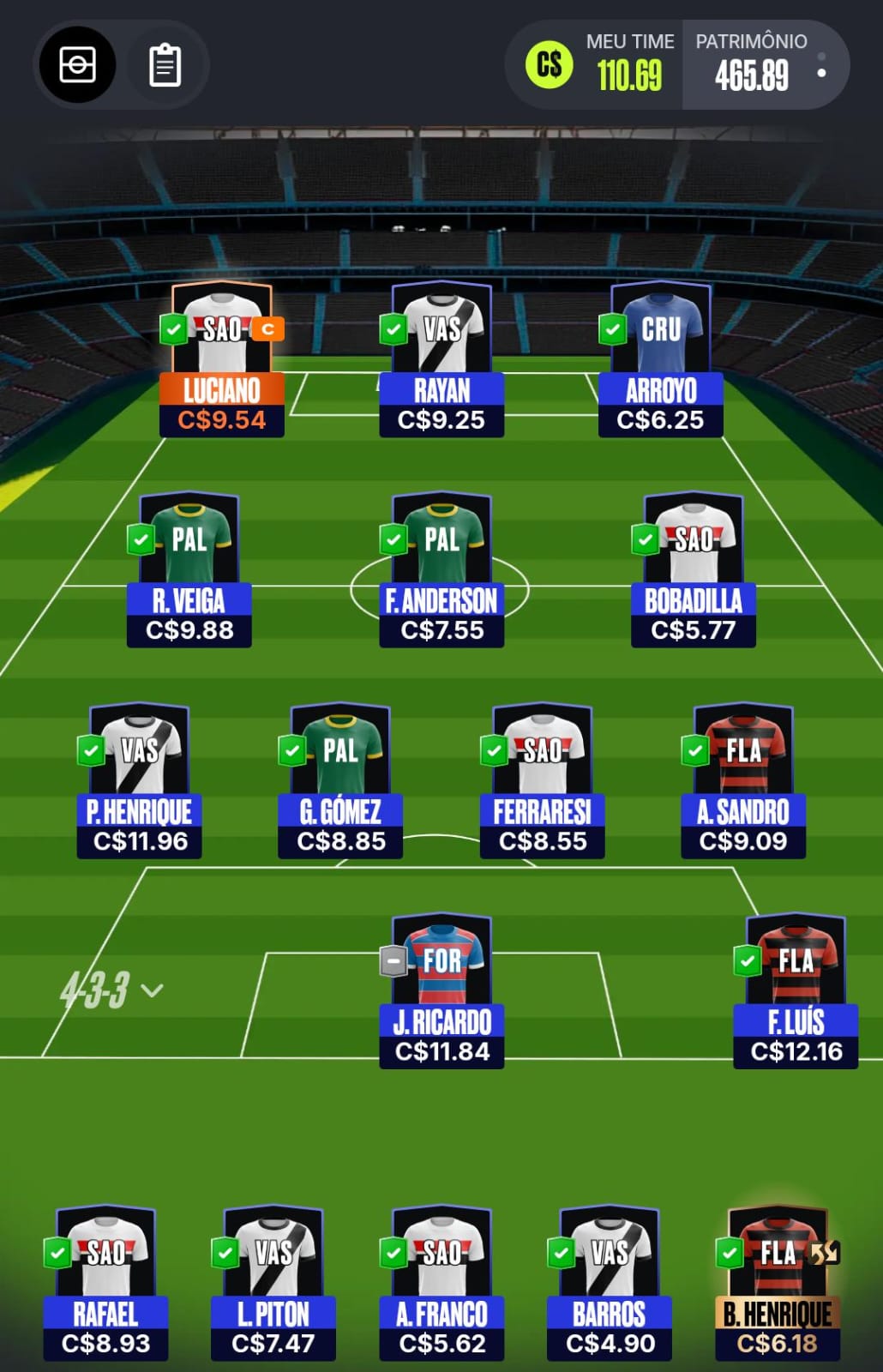Image resolution: width=883 pixels, height=1372 pixels.
Task: Select captain Luciano's player card
Action: (x=222, y=360)
